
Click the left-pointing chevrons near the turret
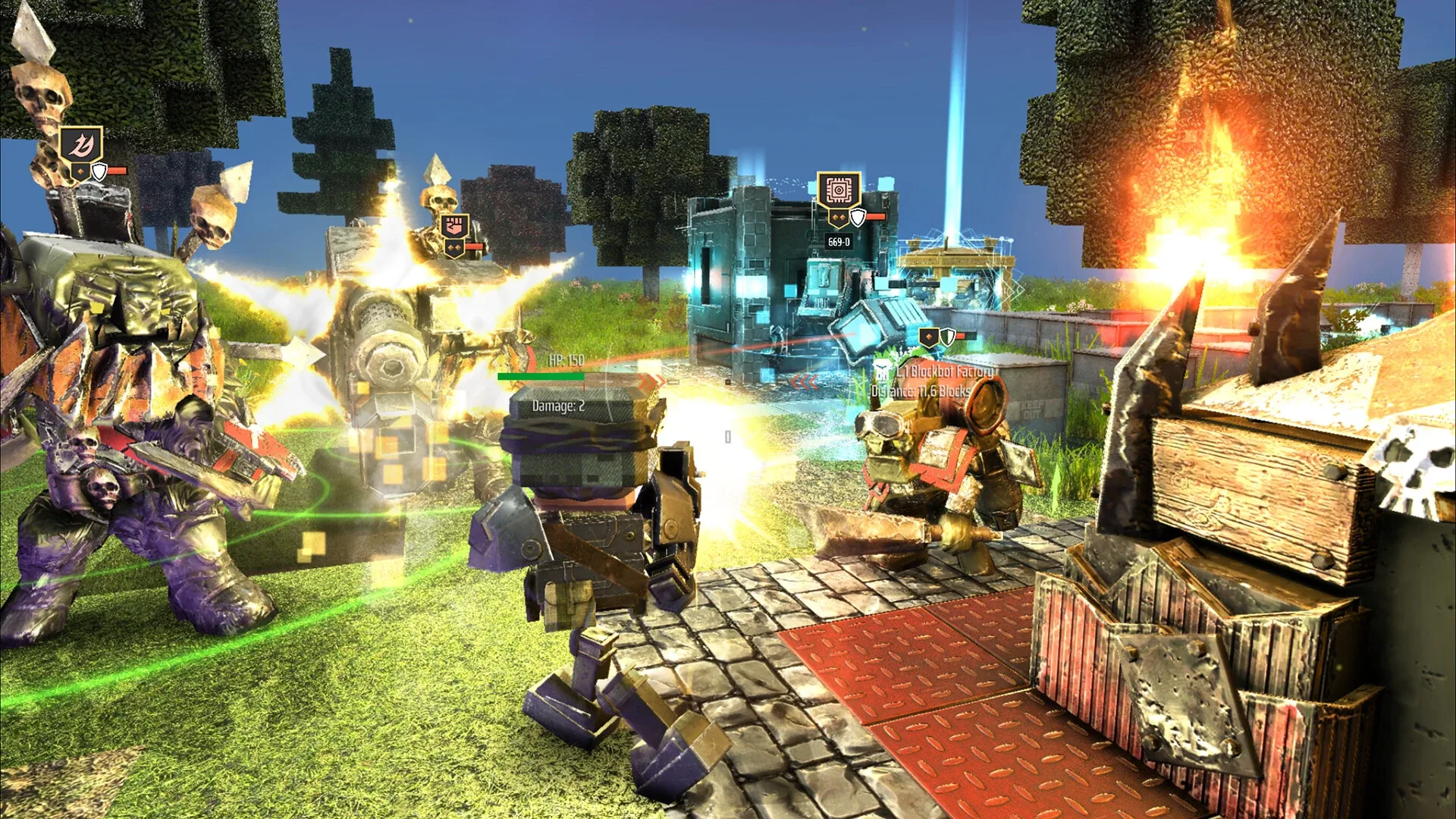pyautogui.click(x=805, y=381)
